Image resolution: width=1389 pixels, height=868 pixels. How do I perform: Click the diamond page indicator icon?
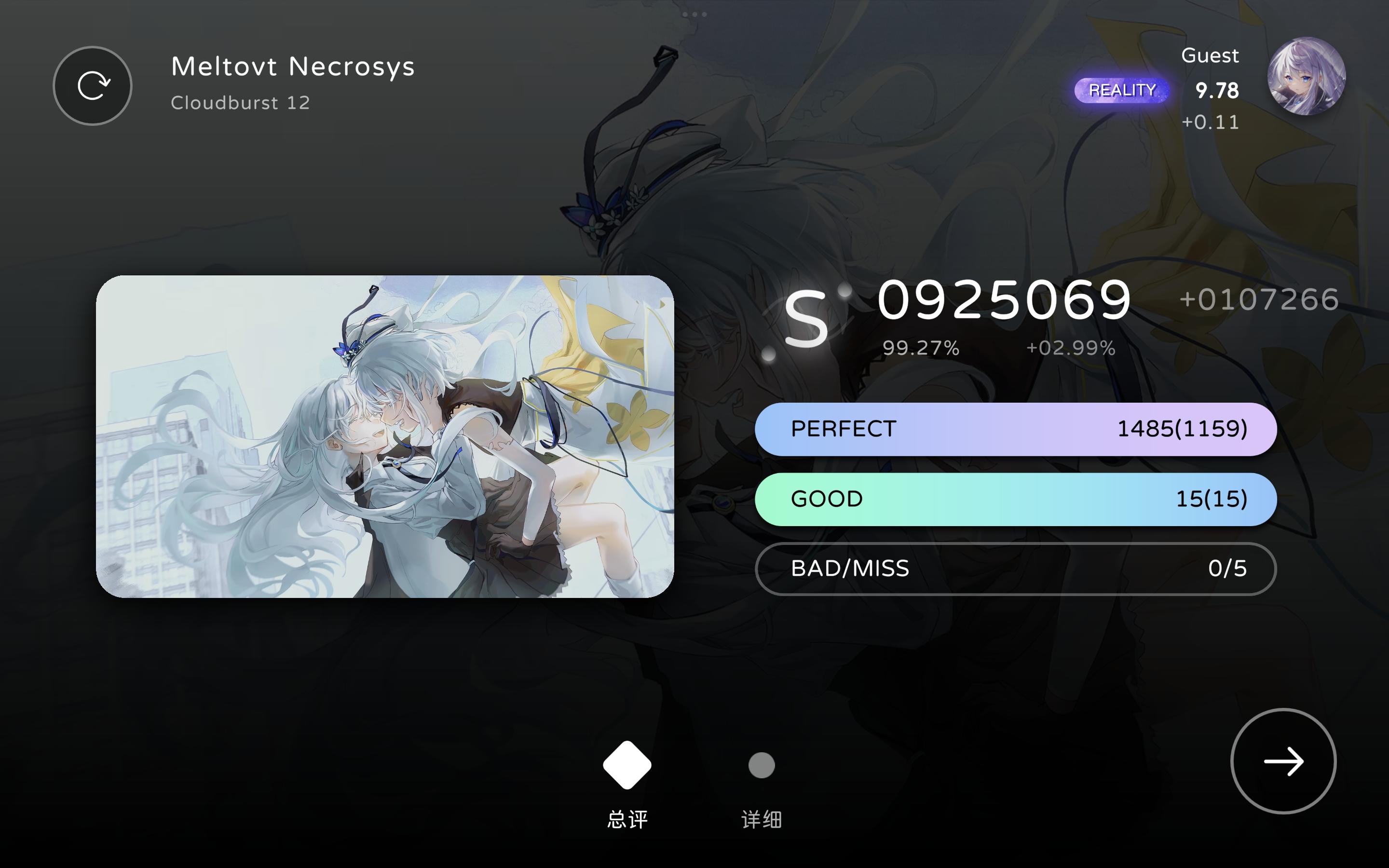point(627,765)
